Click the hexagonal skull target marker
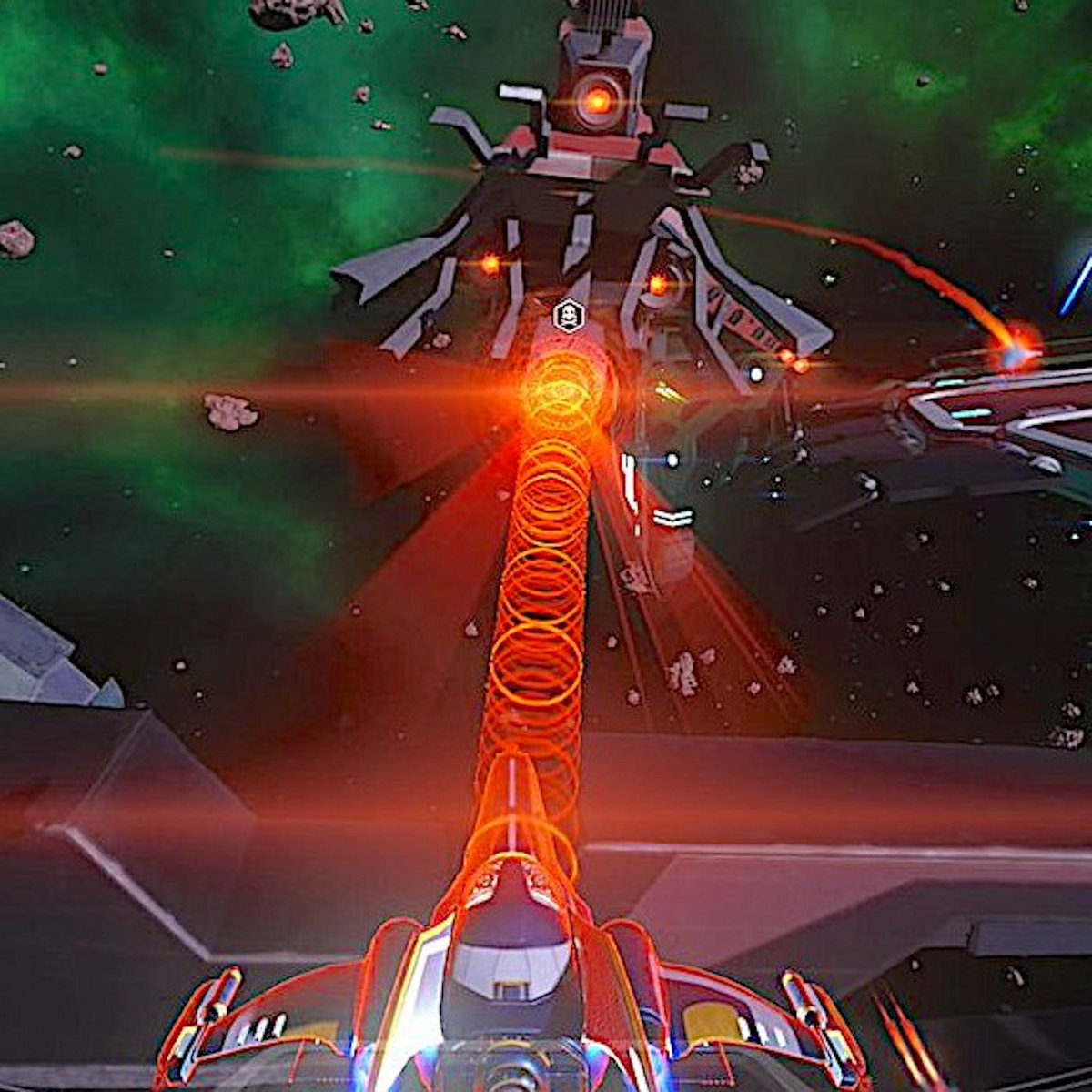 pyautogui.click(x=568, y=316)
